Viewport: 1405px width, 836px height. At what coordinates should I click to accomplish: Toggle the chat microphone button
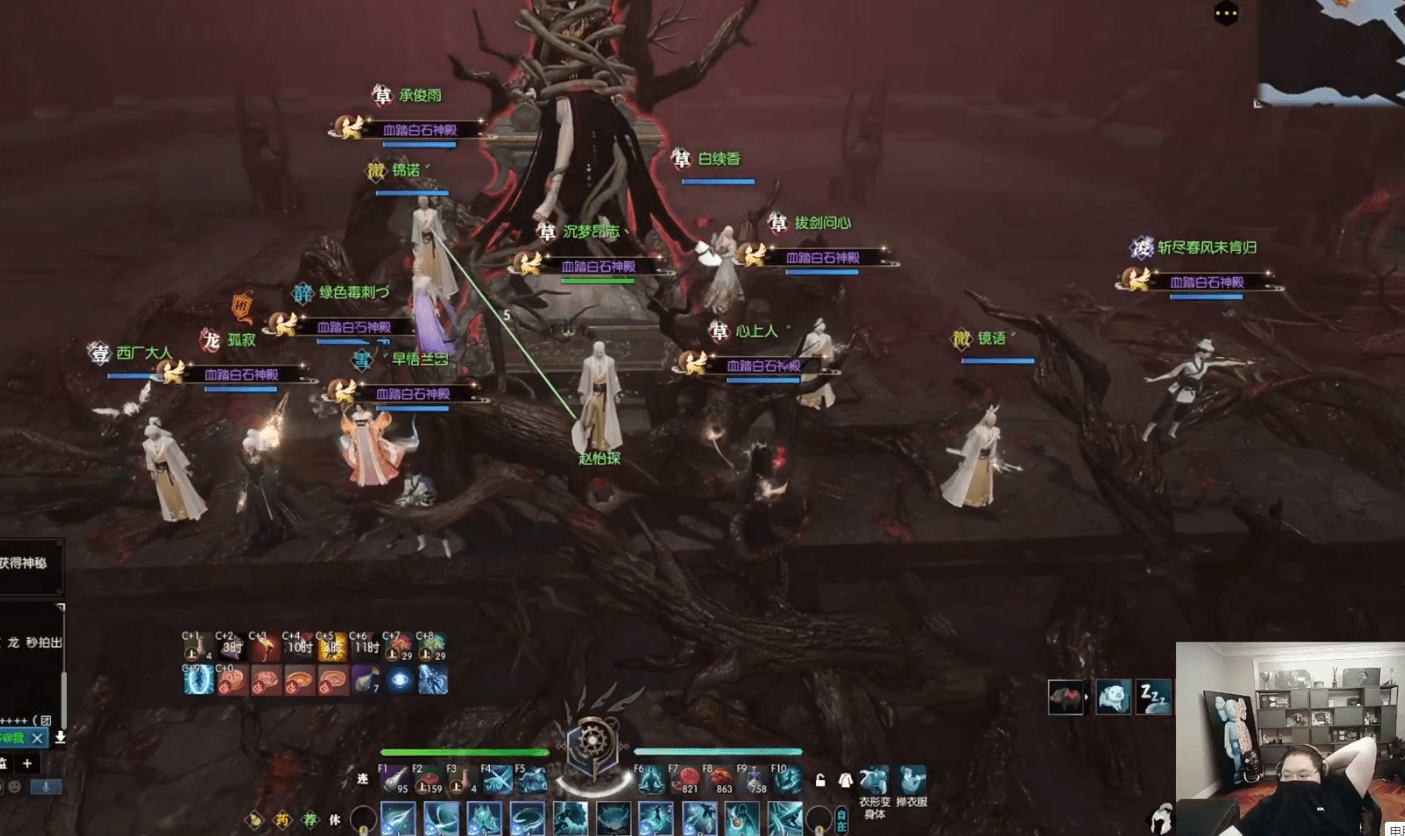[x=44, y=787]
